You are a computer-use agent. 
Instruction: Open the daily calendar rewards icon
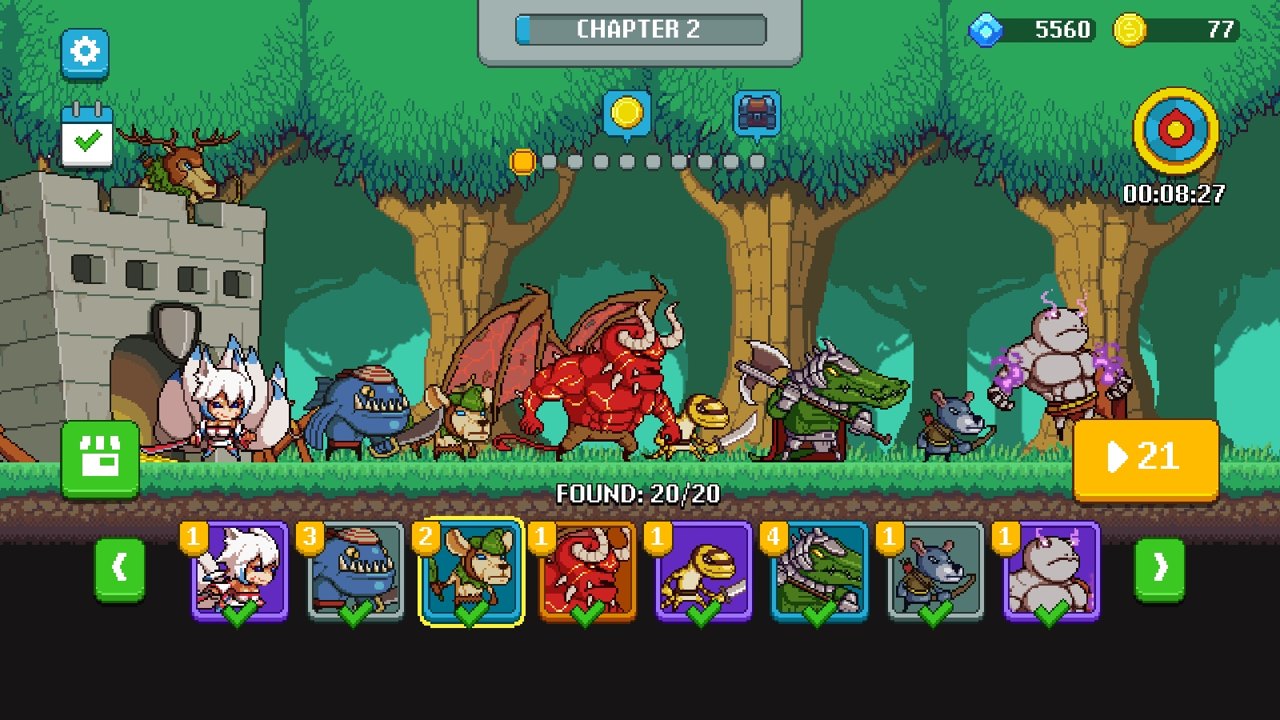[85, 135]
